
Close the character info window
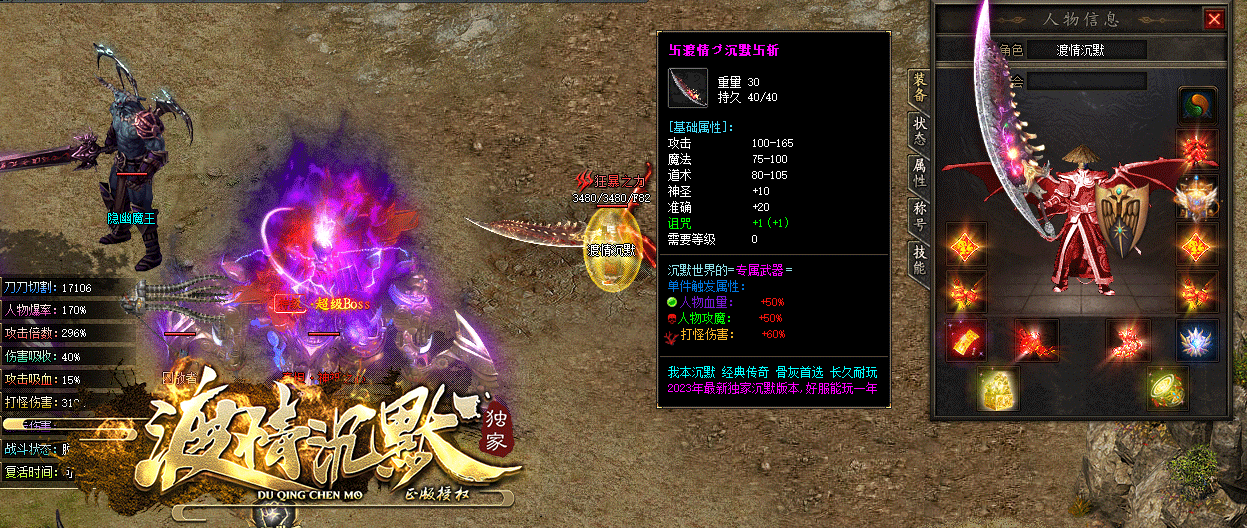[1214, 19]
